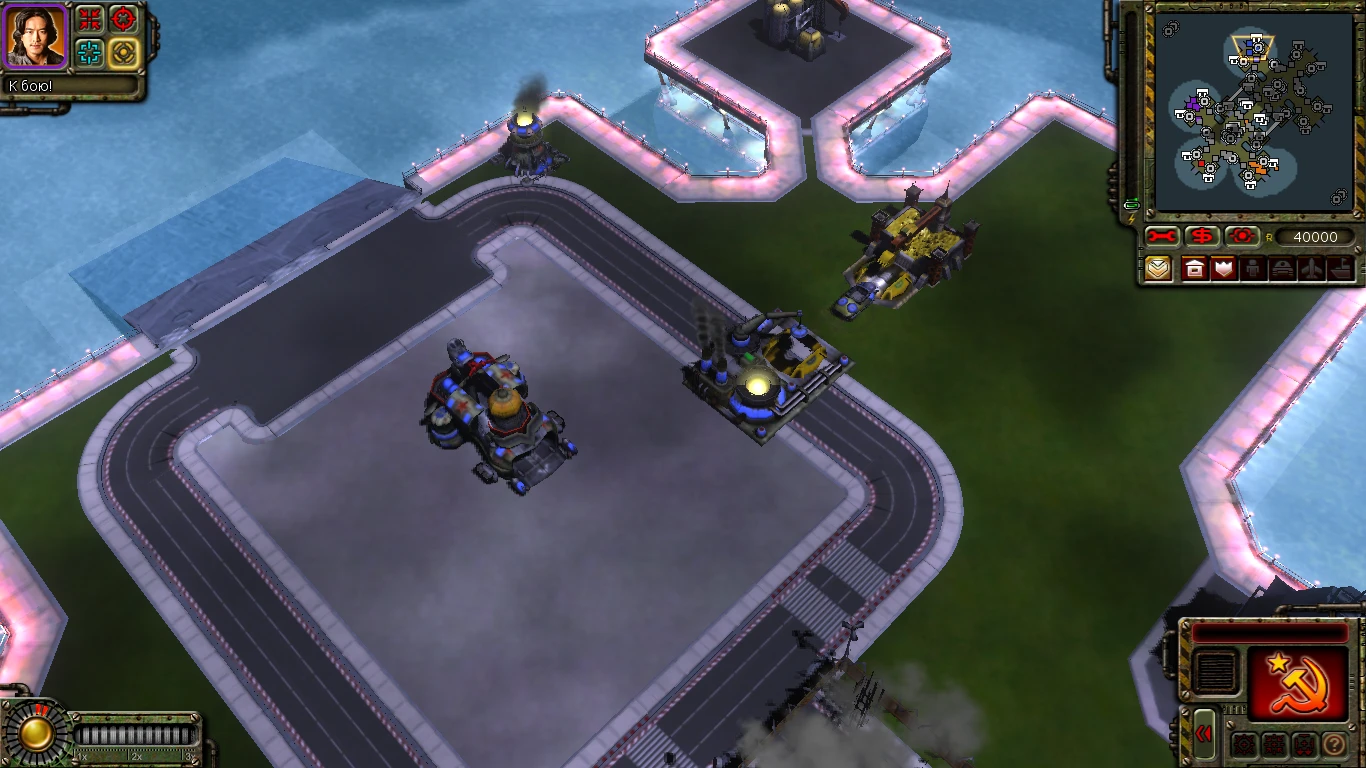This screenshot has width=1366, height=768.
Task: Click the Soviet hammer-and-sickle faction emblem
Action: click(1296, 683)
